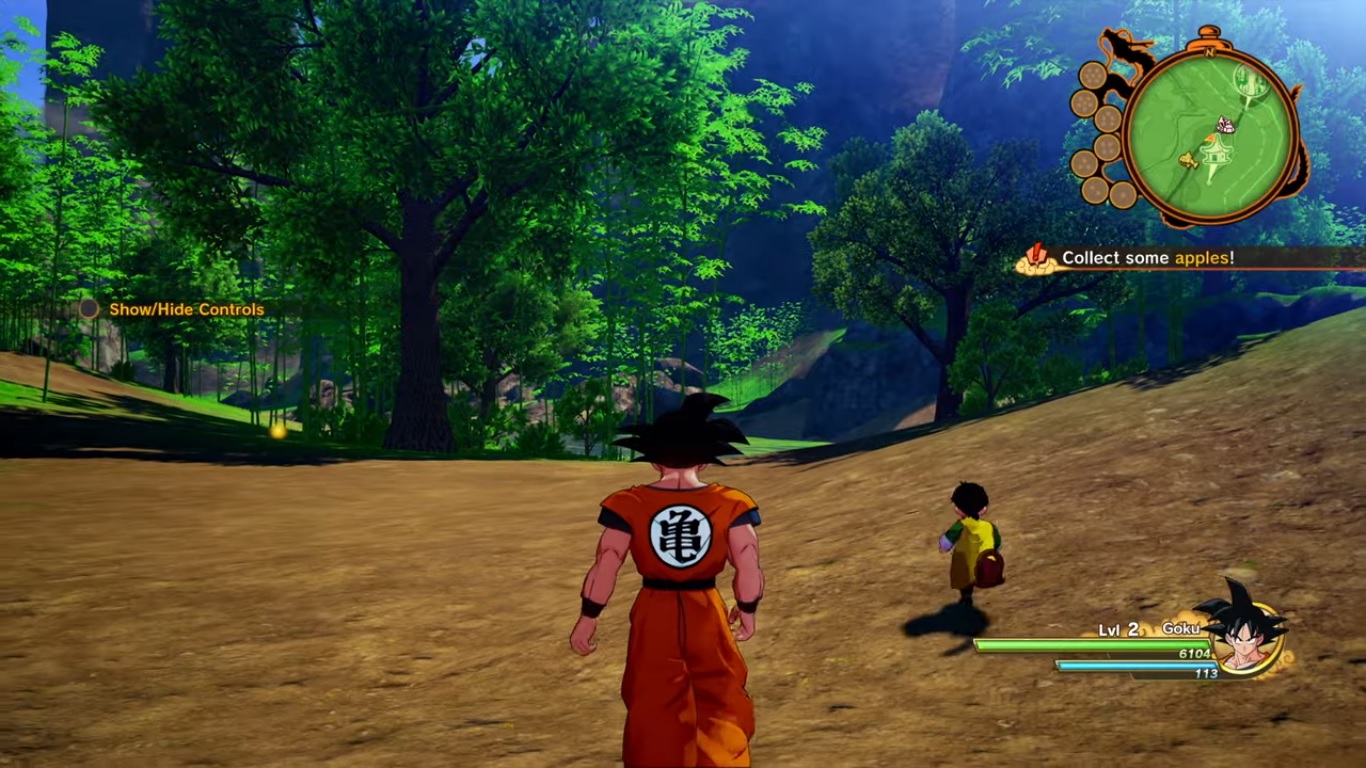
Task: Click Goku's character portrait
Action: (1243, 630)
